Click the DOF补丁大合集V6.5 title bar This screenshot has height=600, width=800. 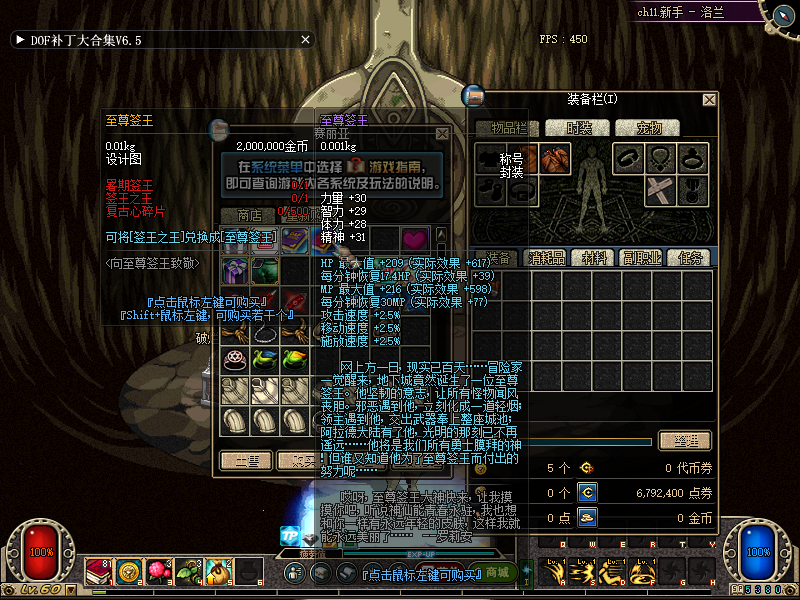point(90,40)
